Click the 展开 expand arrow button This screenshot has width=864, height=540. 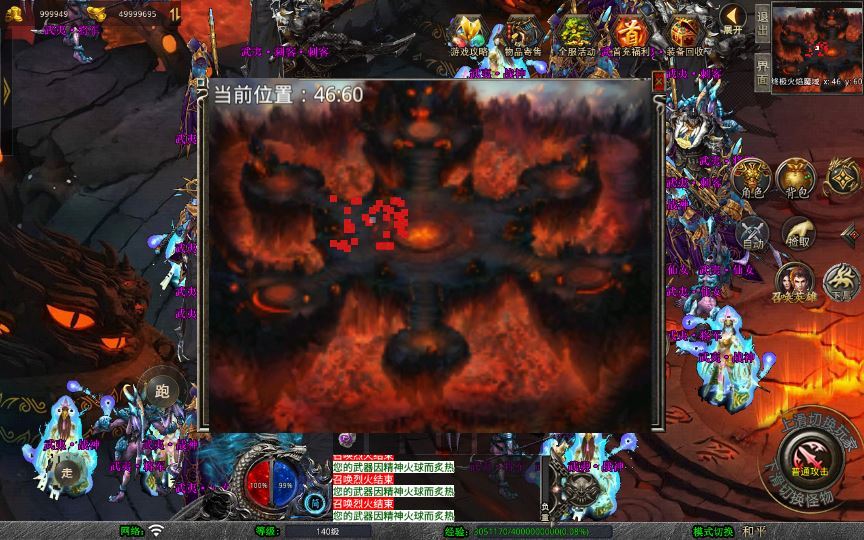tap(734, 20)
